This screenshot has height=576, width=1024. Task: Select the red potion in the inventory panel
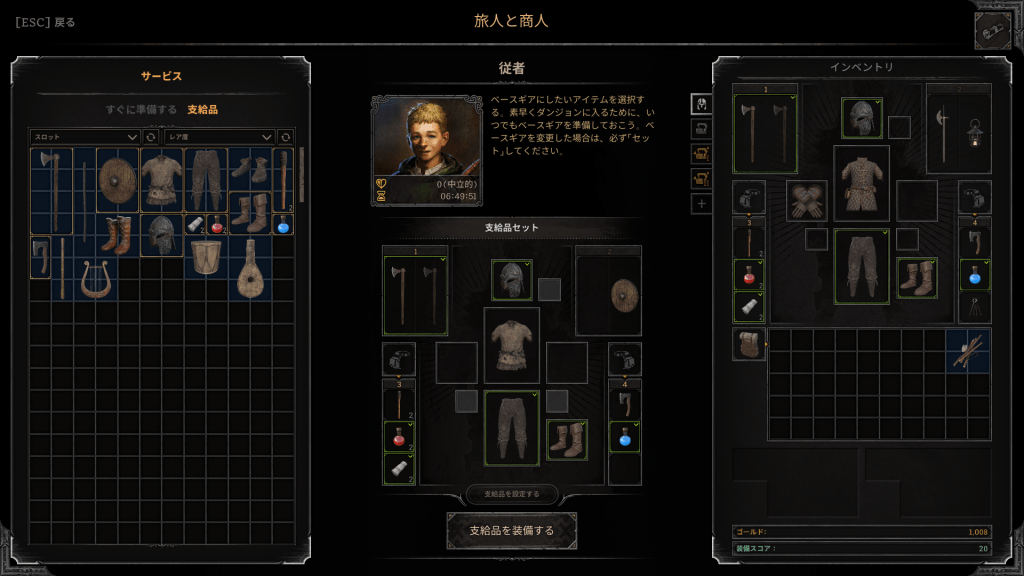[749, 274]
